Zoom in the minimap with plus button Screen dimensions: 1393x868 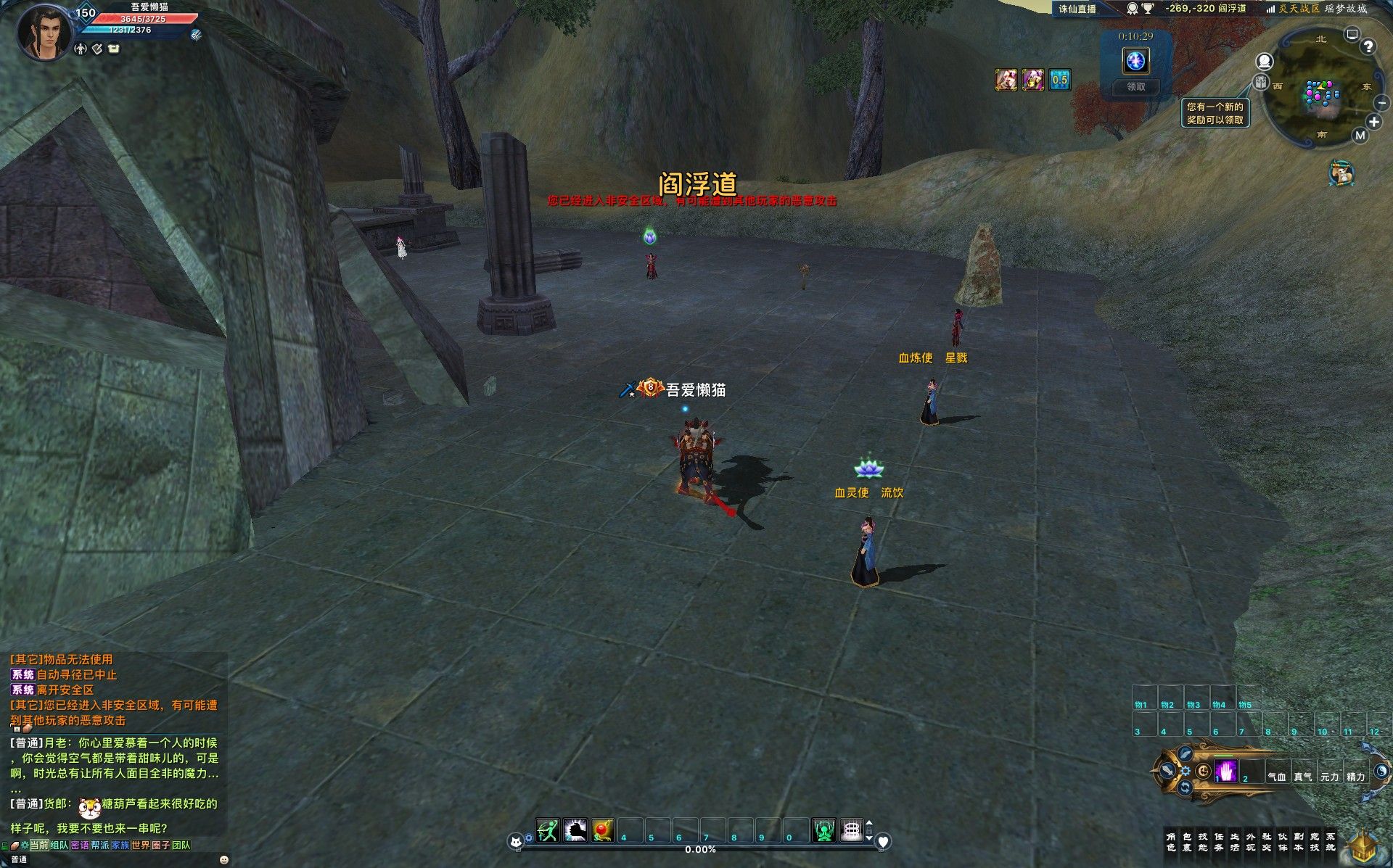point(1373,122)
